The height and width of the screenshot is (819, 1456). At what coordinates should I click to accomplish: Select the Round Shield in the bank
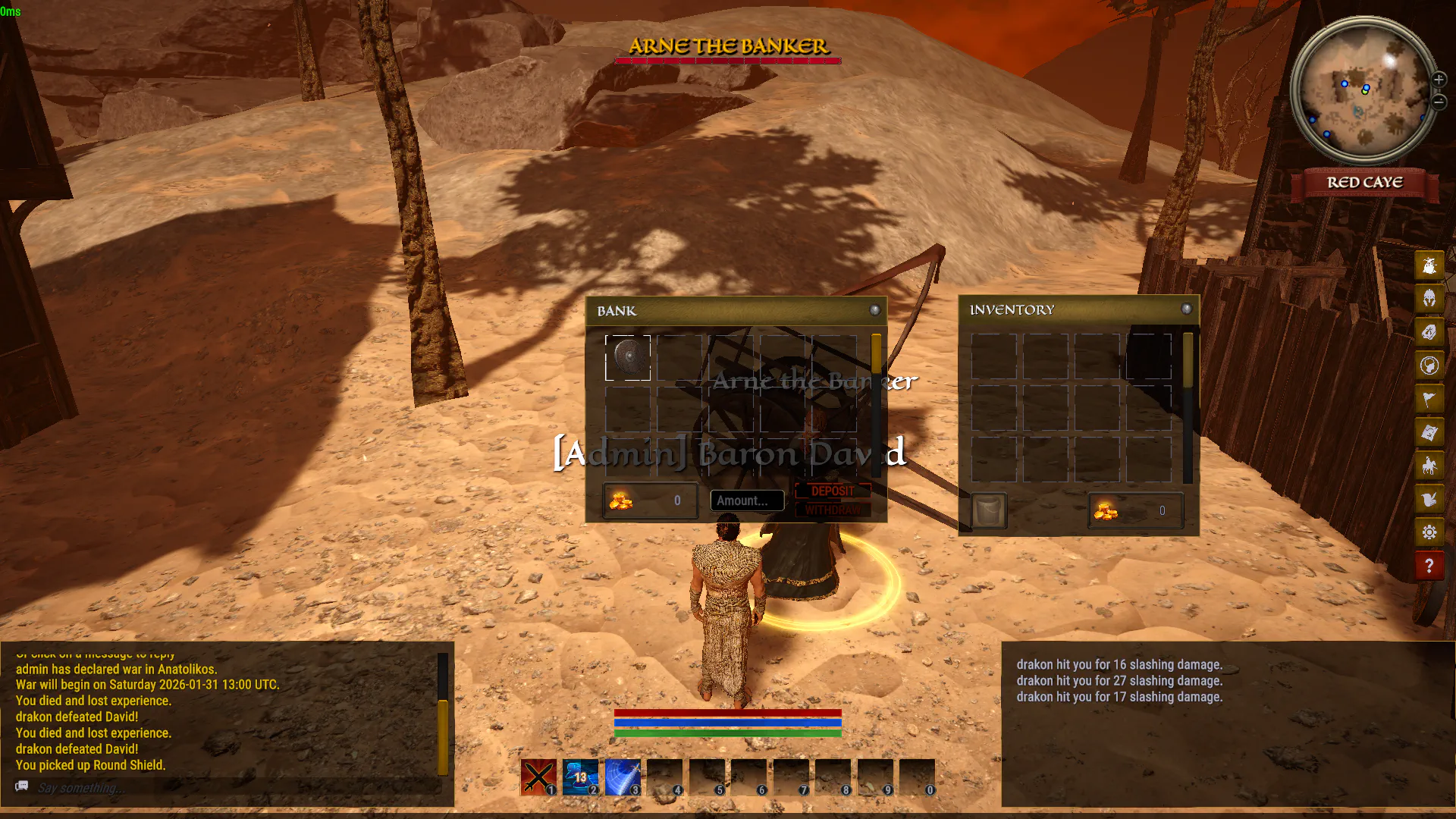628,357
